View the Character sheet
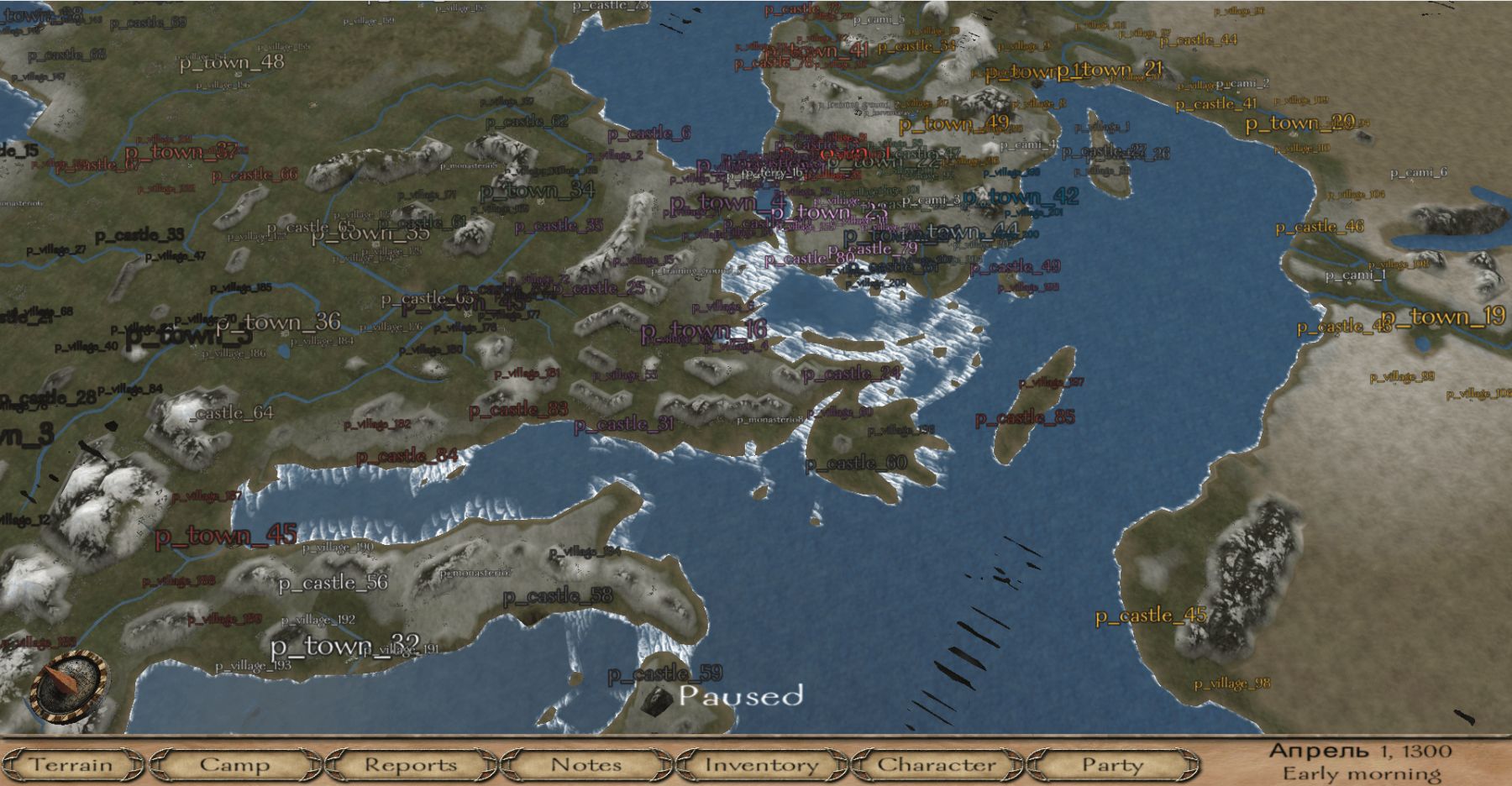Image resolution: width=1512 pixels, height=786 pixels. tap(937, 765)
